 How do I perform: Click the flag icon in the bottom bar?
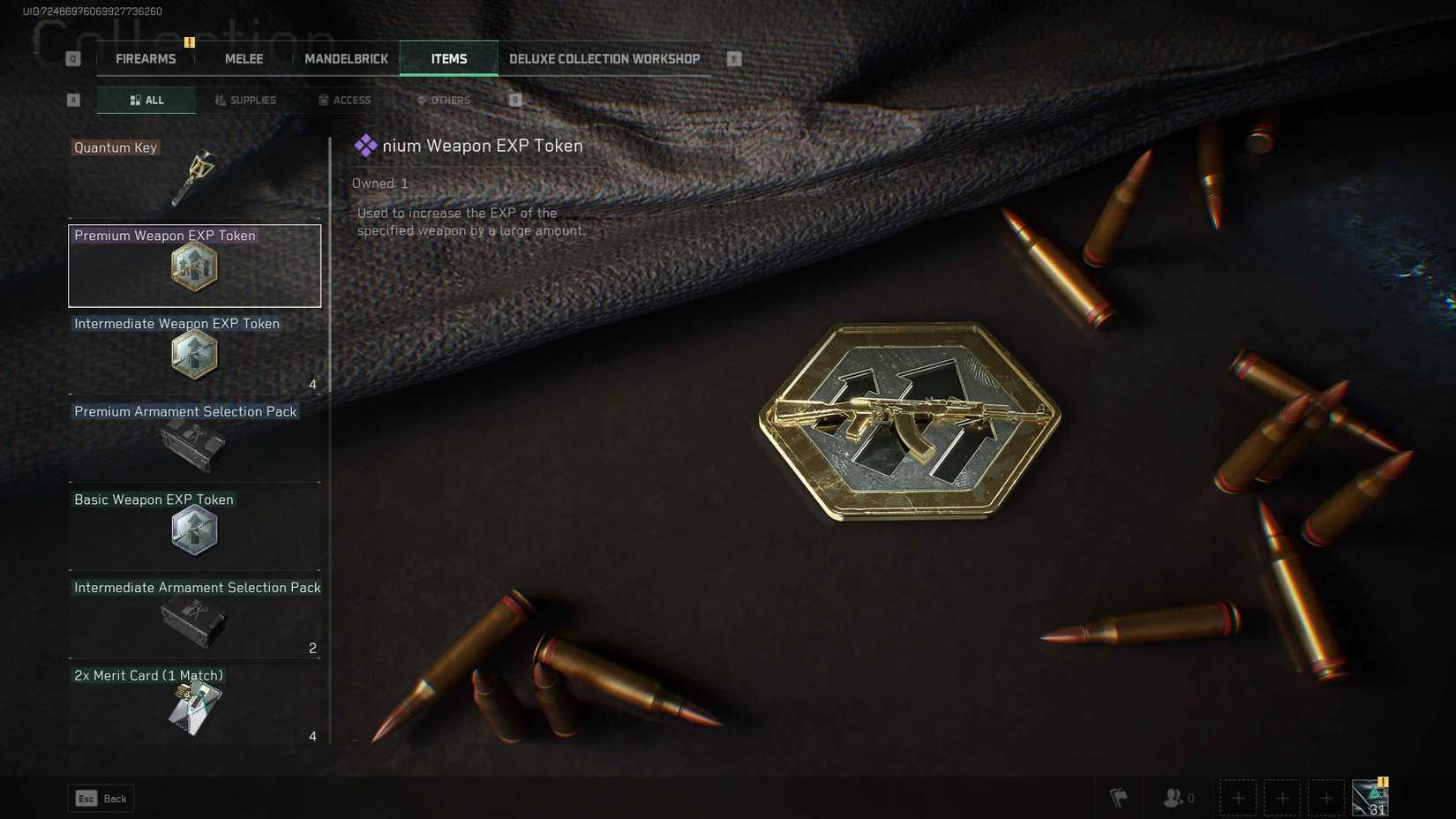[1116, 798]
